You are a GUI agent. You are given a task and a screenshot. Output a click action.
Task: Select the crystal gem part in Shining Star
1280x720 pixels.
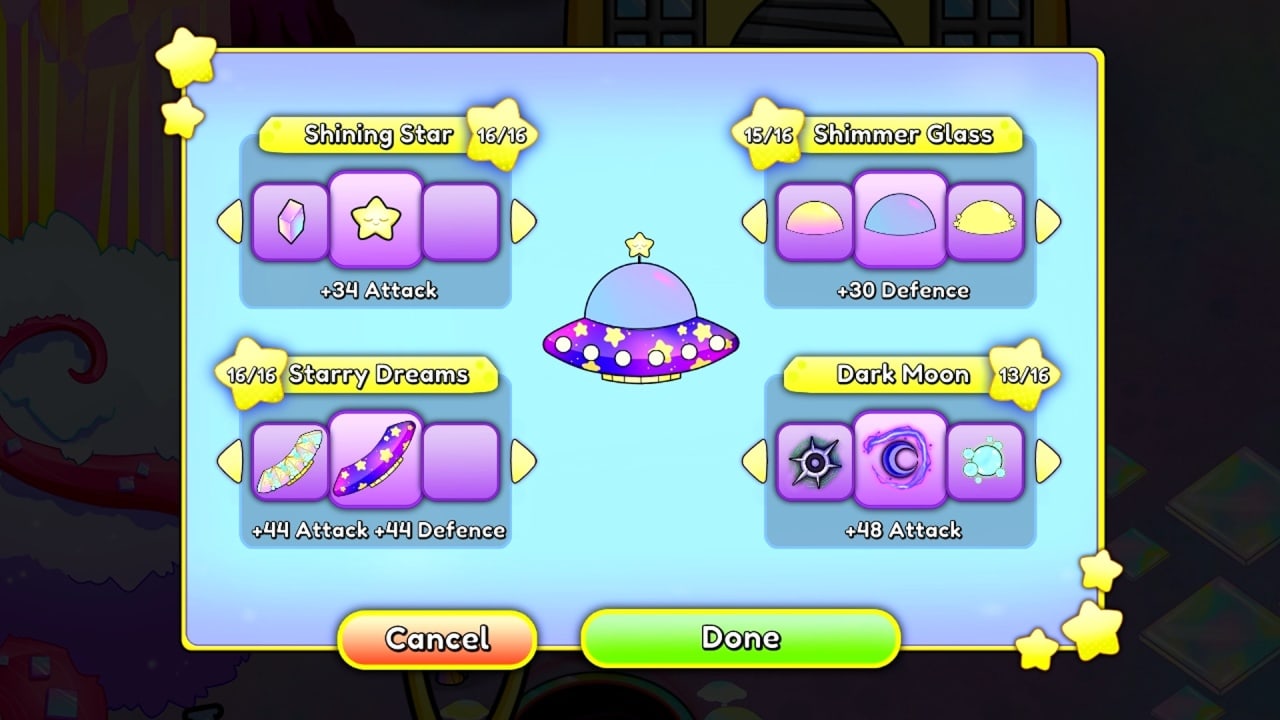(x=289, y=221)
